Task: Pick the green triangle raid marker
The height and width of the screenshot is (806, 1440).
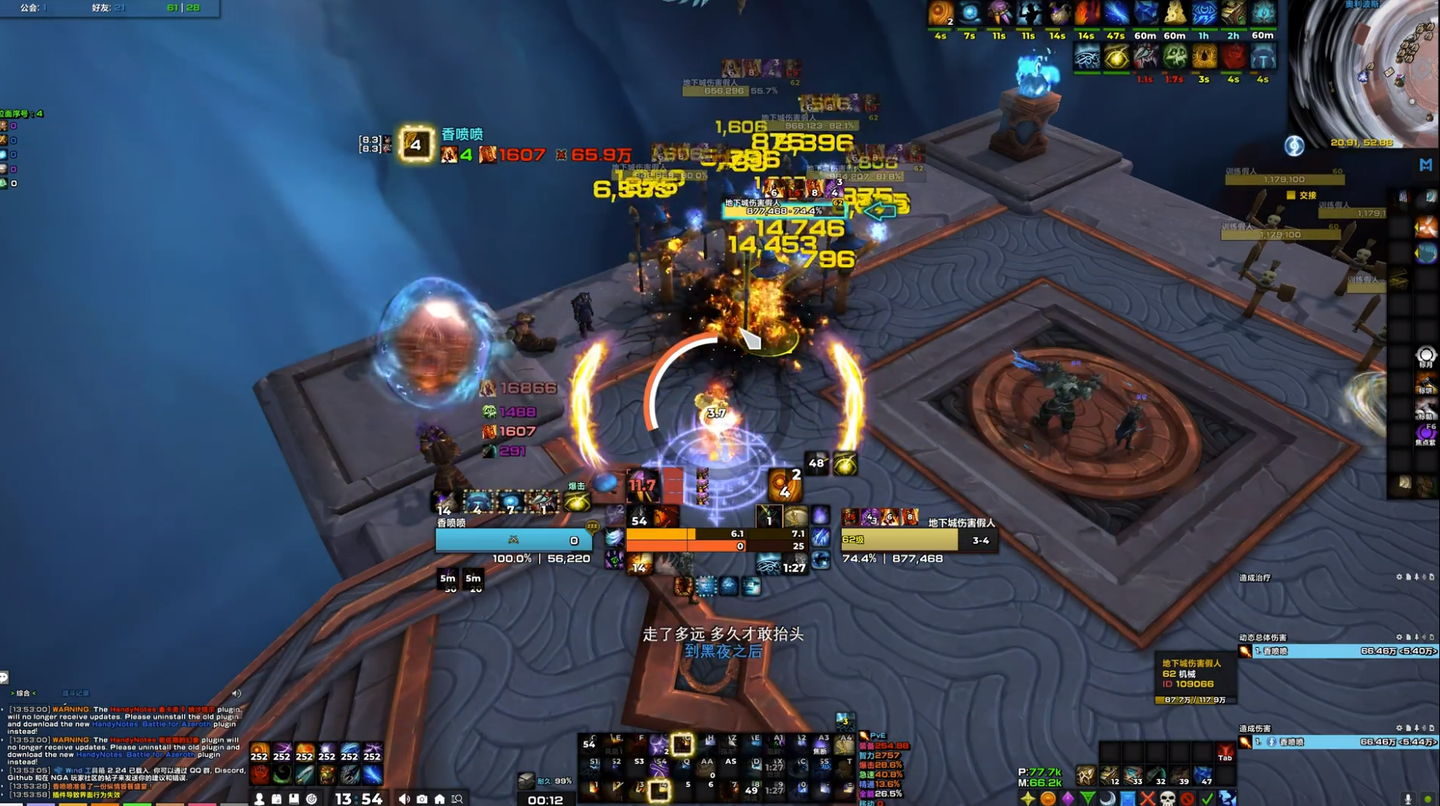Action: (1087, 798)
